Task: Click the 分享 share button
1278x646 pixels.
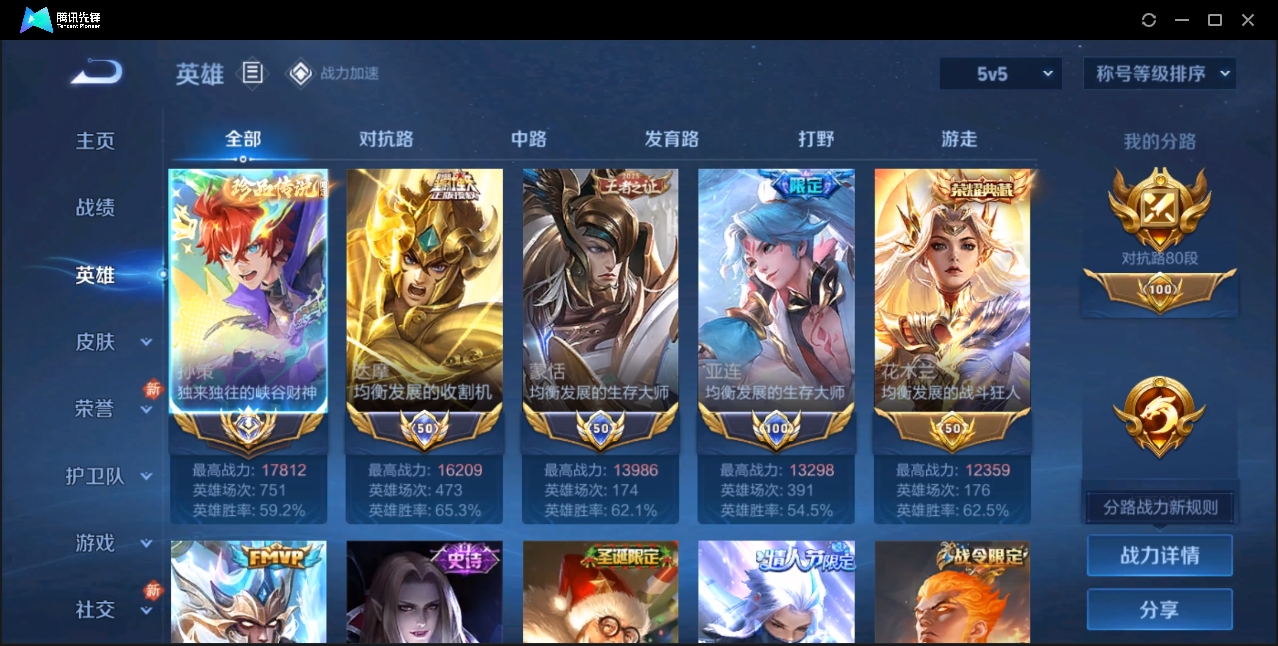Action: coord(1160,609)
